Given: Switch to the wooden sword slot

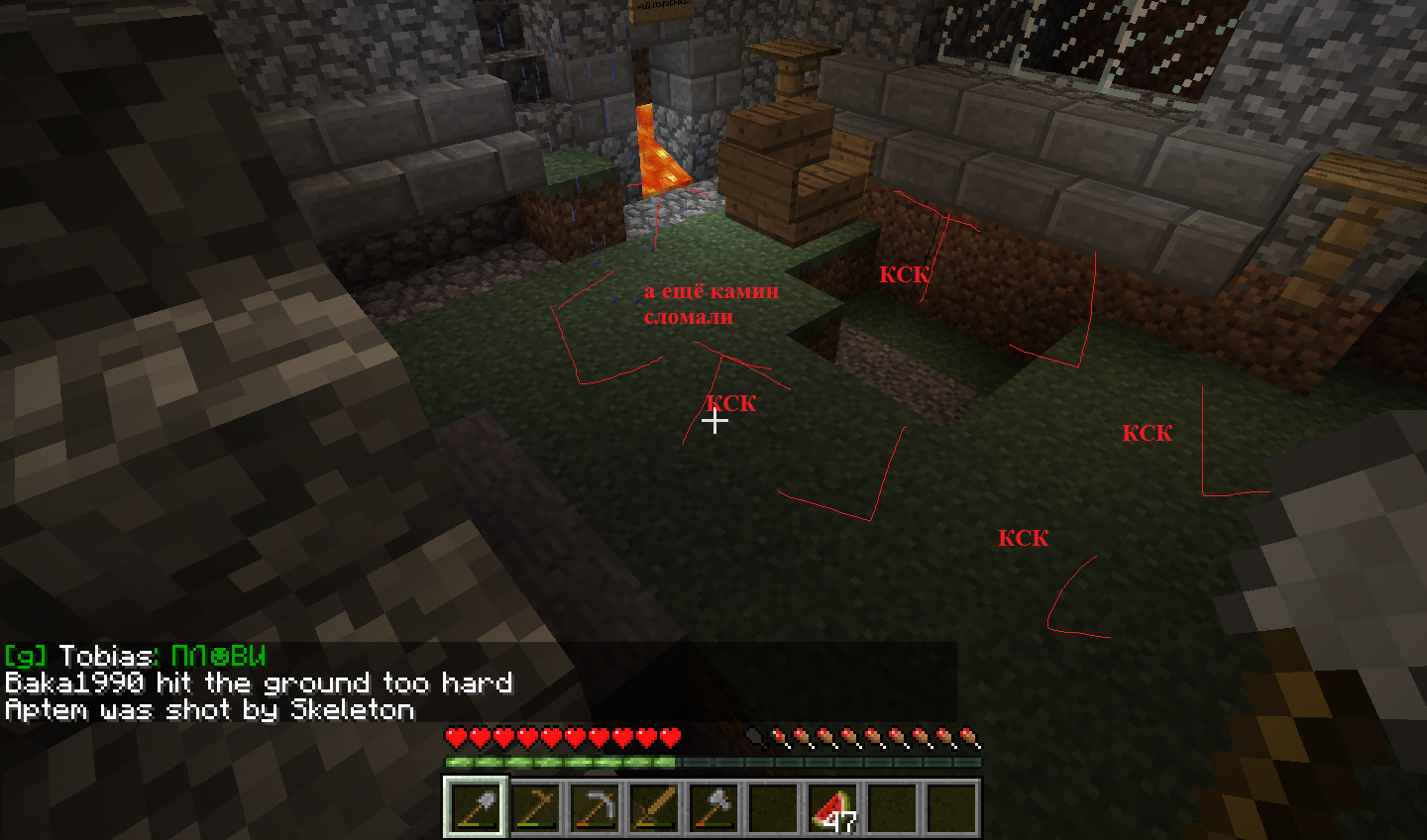Looking at the screenshot, I should click(x=654, y=807).
